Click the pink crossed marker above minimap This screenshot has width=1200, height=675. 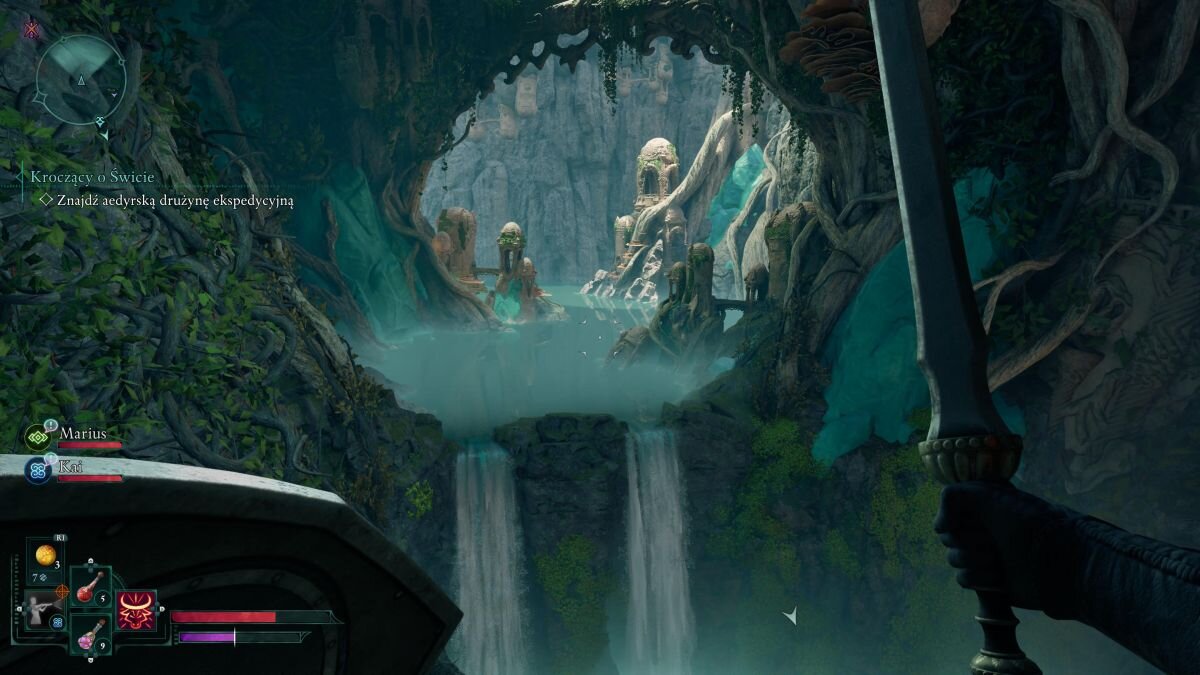pyautogui.click(x=32, y=28)
